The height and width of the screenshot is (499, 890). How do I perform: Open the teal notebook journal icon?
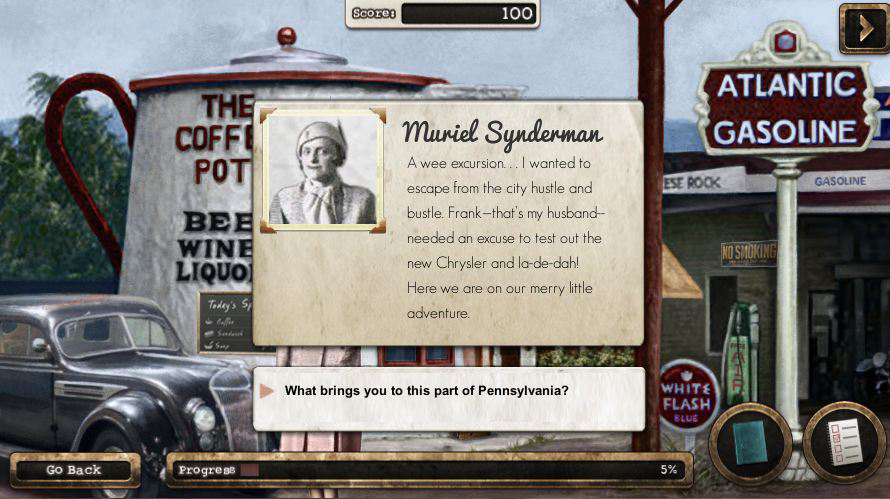click(750, 441)
